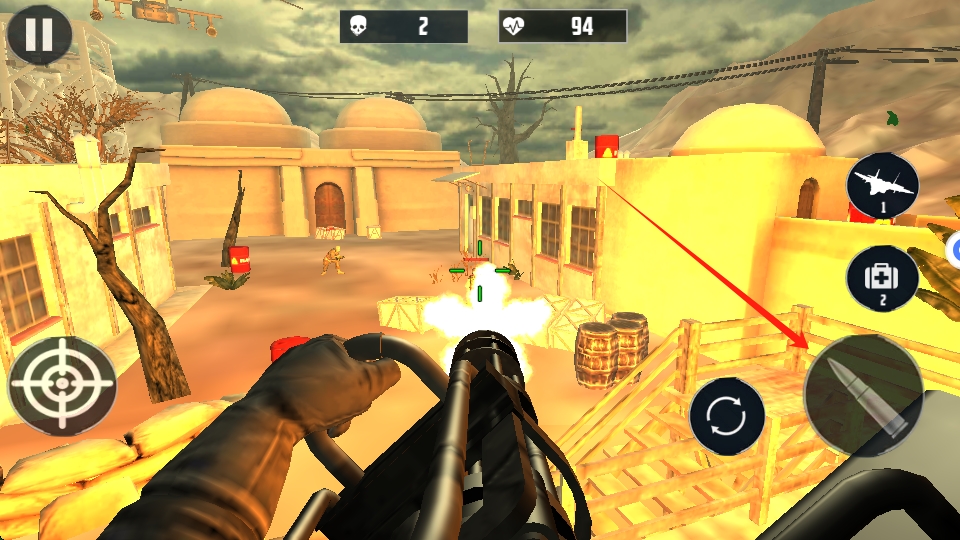The width and height of the screenshot is (960, 540).
Task: Fire the minigun with the bullet button
Action: [864, 395]
